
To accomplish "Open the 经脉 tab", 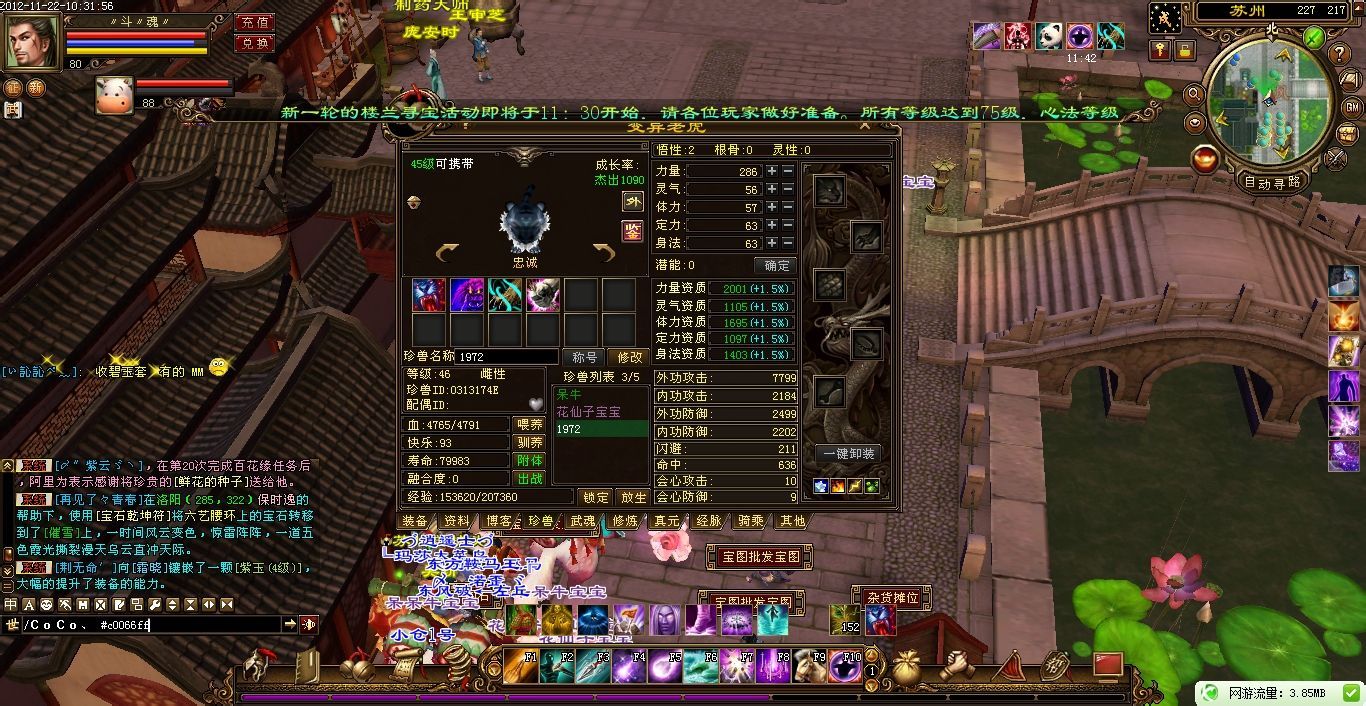I will click(709, 521).
